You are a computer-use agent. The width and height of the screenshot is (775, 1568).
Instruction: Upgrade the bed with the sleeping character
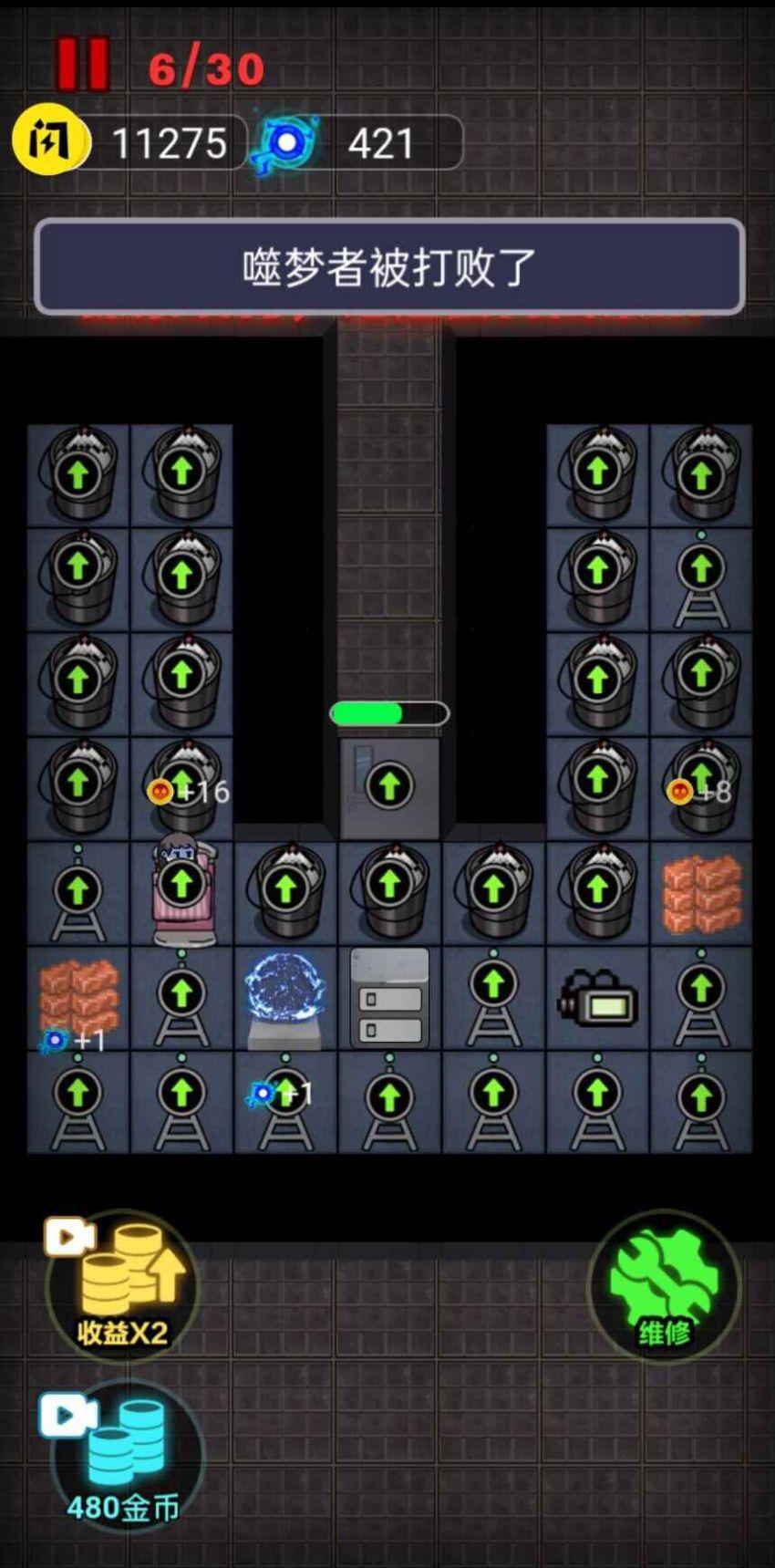(x=181, y=883)
